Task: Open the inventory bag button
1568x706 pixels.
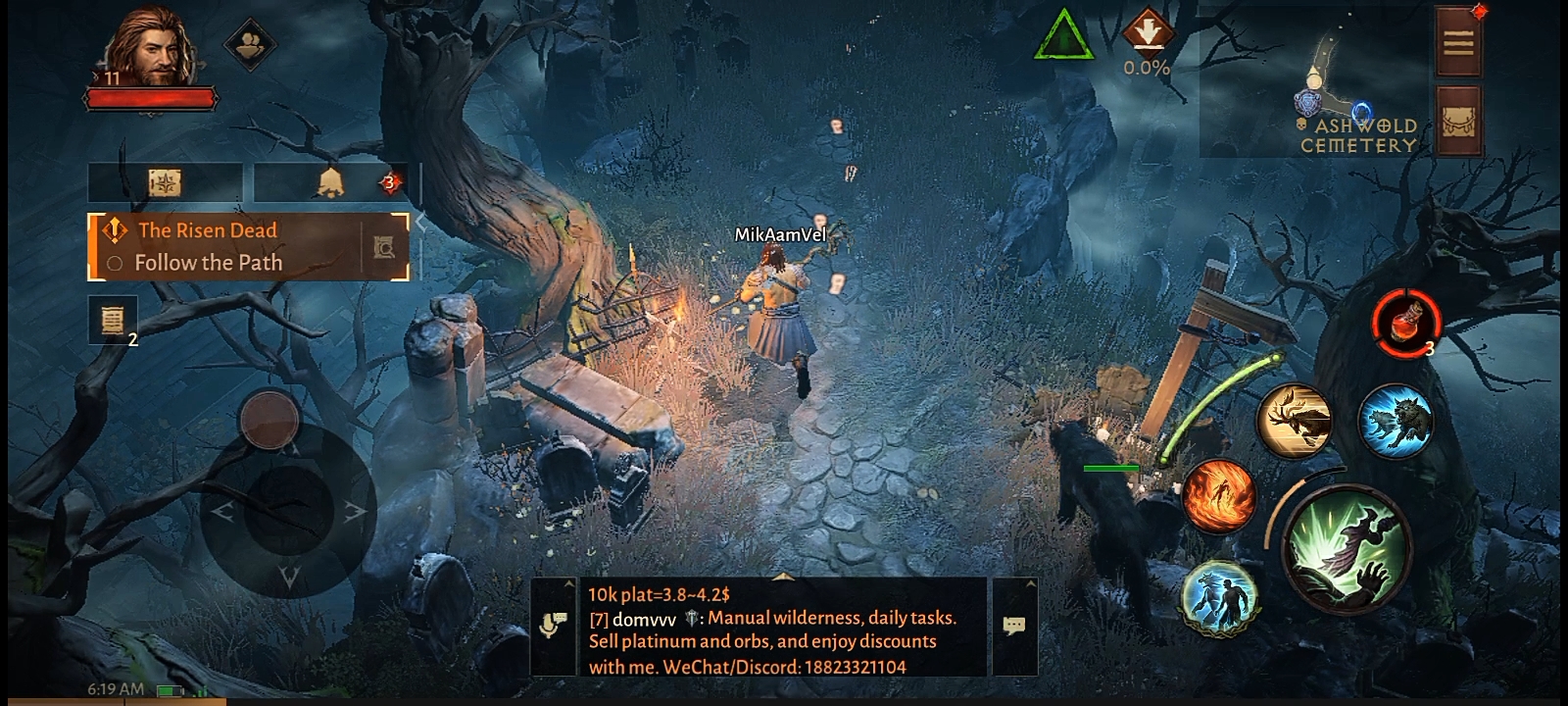Action: pos(1457,121)
